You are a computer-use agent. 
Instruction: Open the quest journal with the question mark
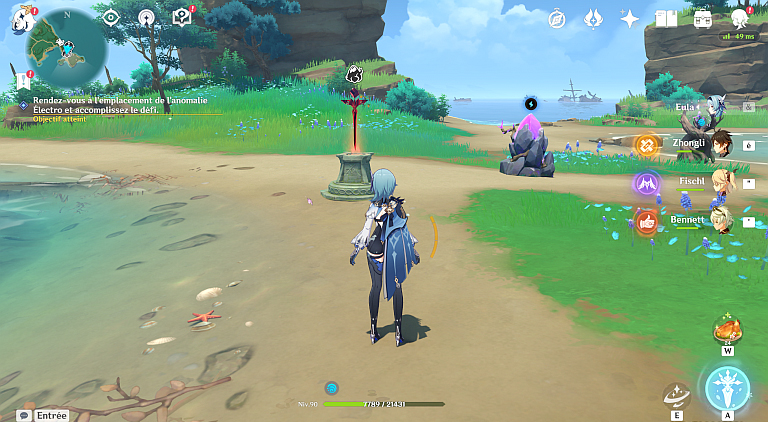tap(181, 17)
